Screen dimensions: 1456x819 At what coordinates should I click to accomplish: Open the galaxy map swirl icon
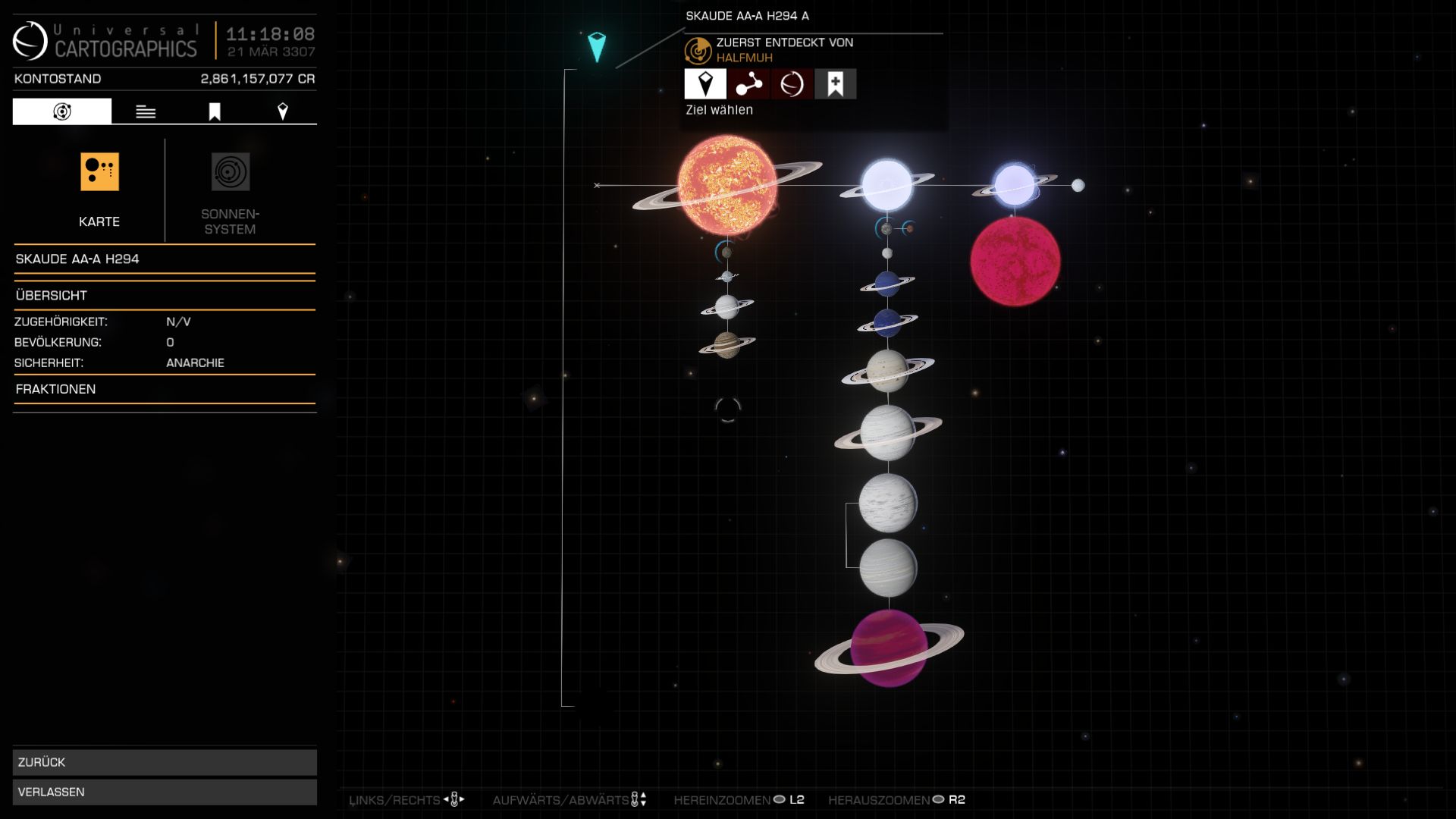(x=792, y=84)
